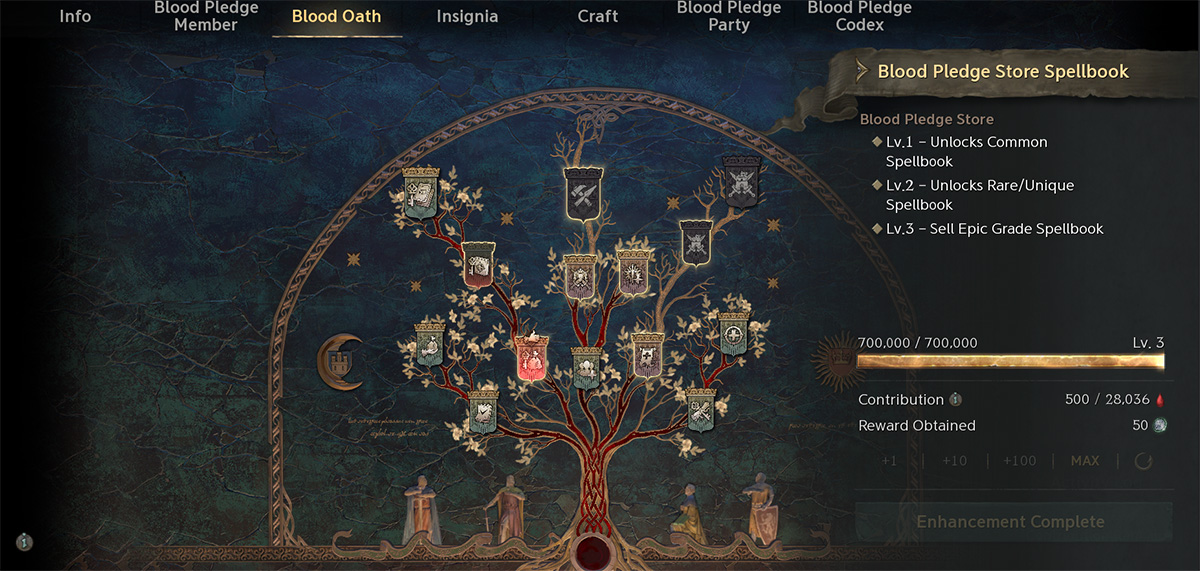Open the Craft tab
This screenshot has width=1200, height=571.
tap(598, 16)
